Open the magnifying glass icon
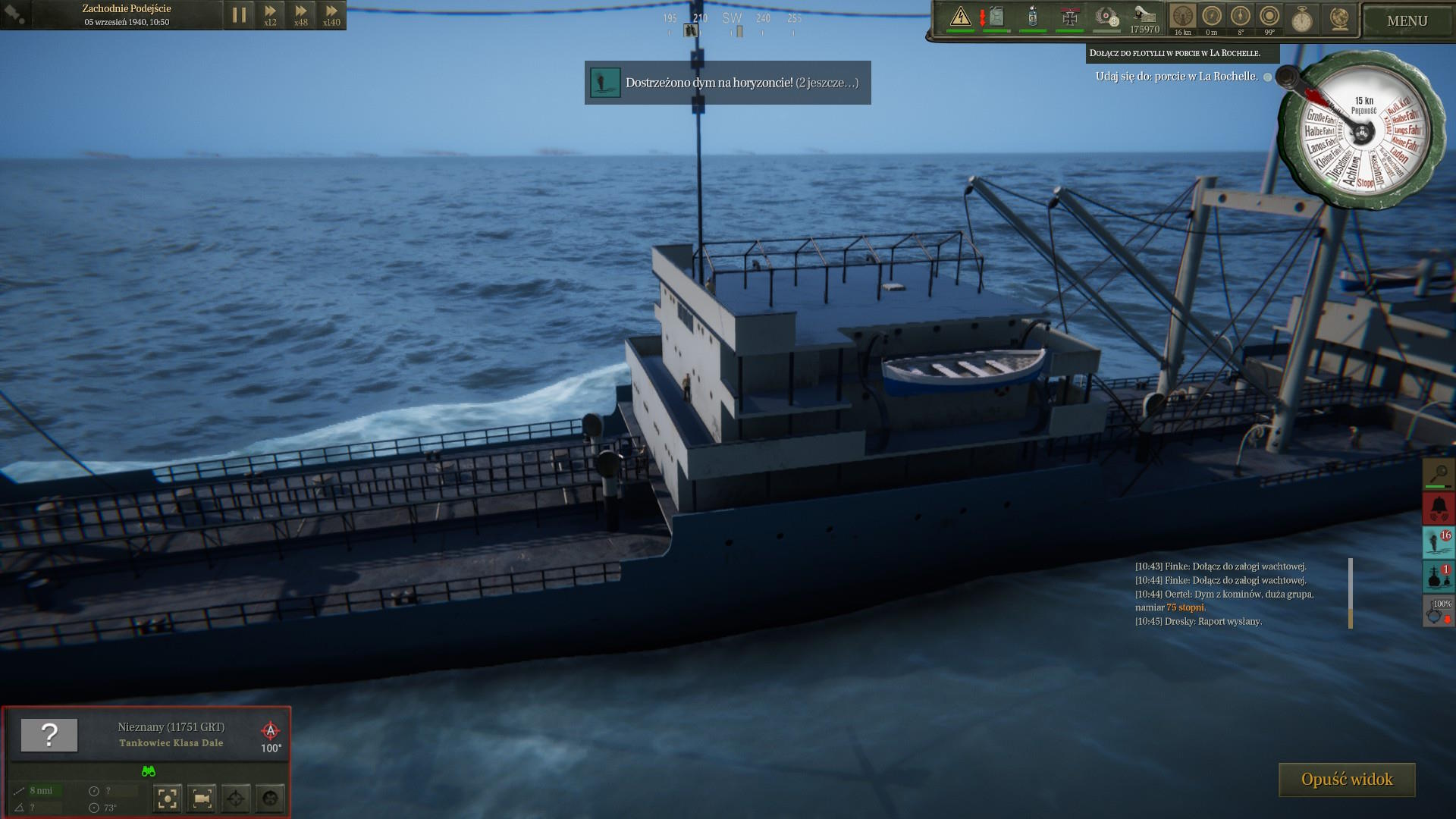This screenshot has height=819, width=1456. (1438, 474)
